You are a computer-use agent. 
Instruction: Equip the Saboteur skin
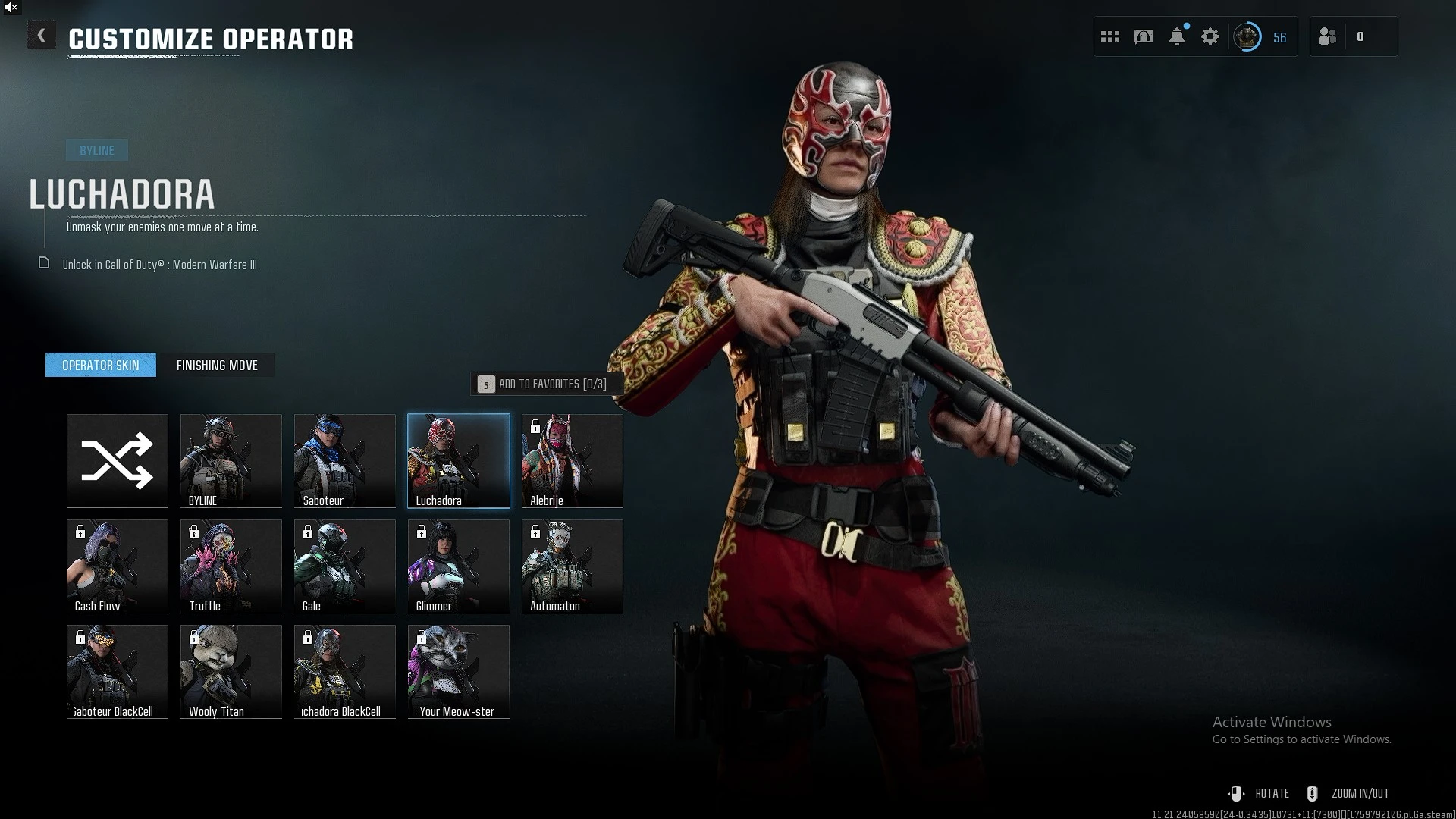(345, 460)
